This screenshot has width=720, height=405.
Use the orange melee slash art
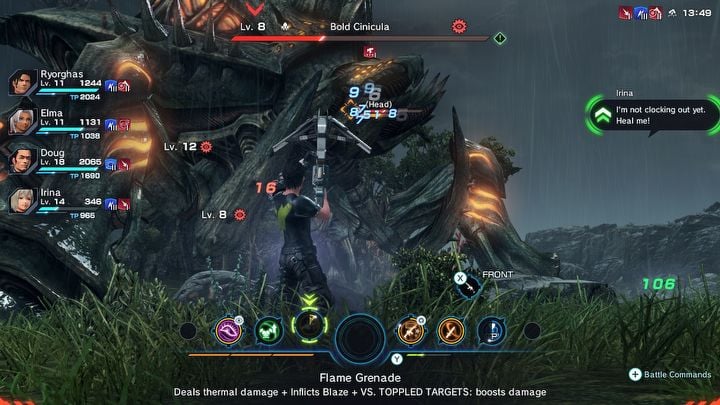(x=450, y=330)
